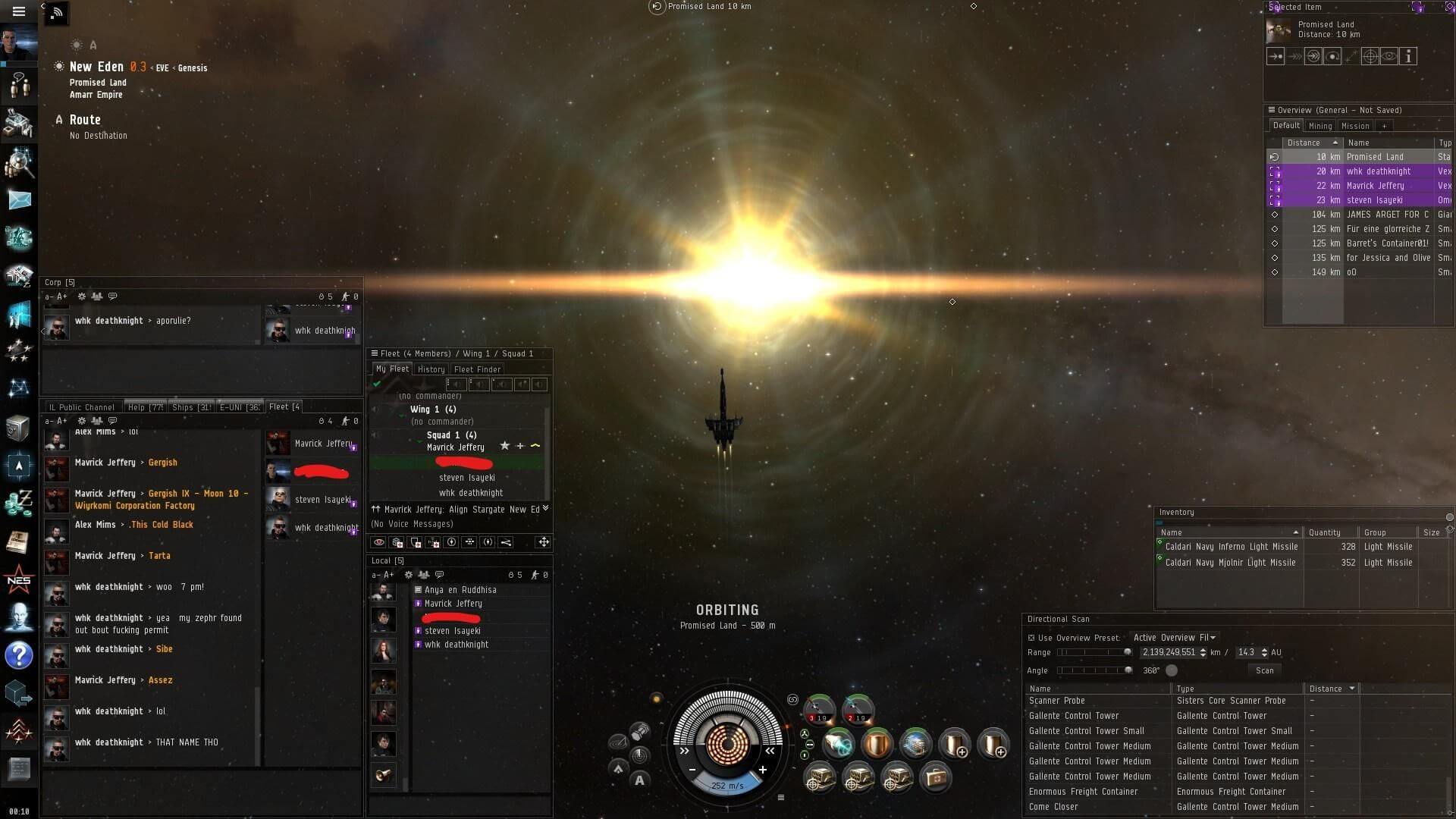This screenshot has width=1456, height=819.
Task: Open the Mission overview tab
Action: coord(1354,126)
